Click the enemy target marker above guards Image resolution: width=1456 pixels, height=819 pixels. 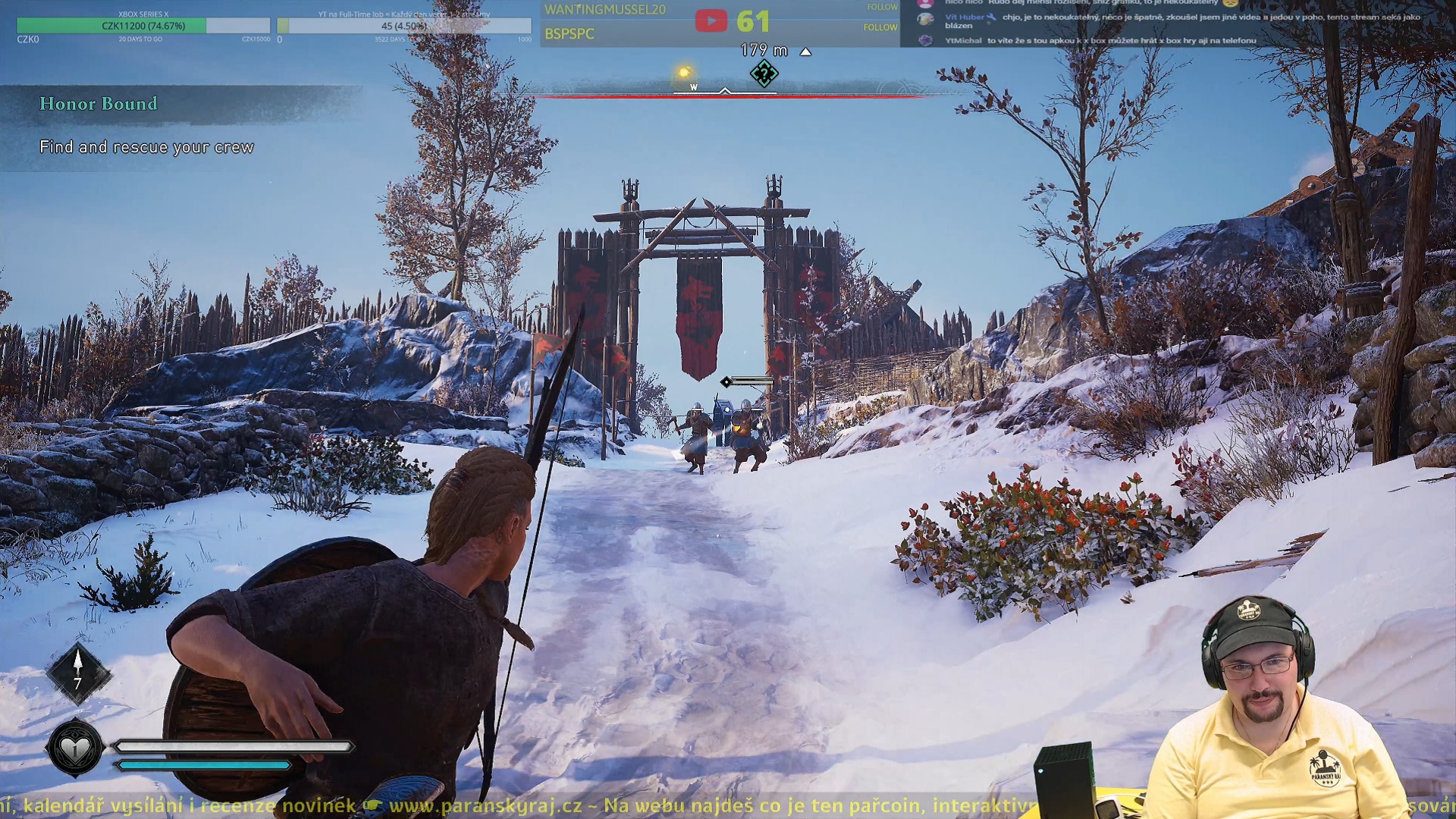(x=726, y=381)
